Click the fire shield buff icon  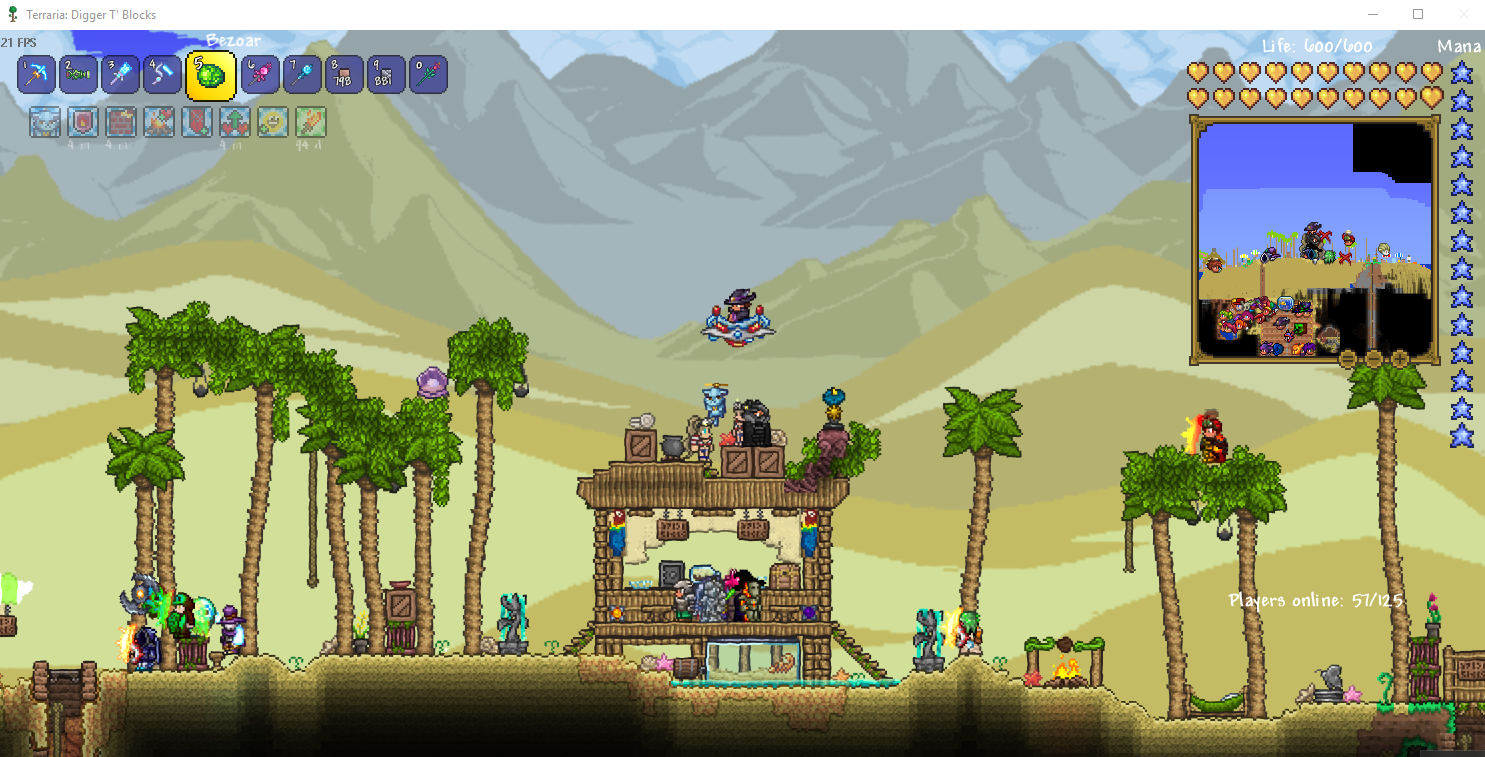(82, 122)
